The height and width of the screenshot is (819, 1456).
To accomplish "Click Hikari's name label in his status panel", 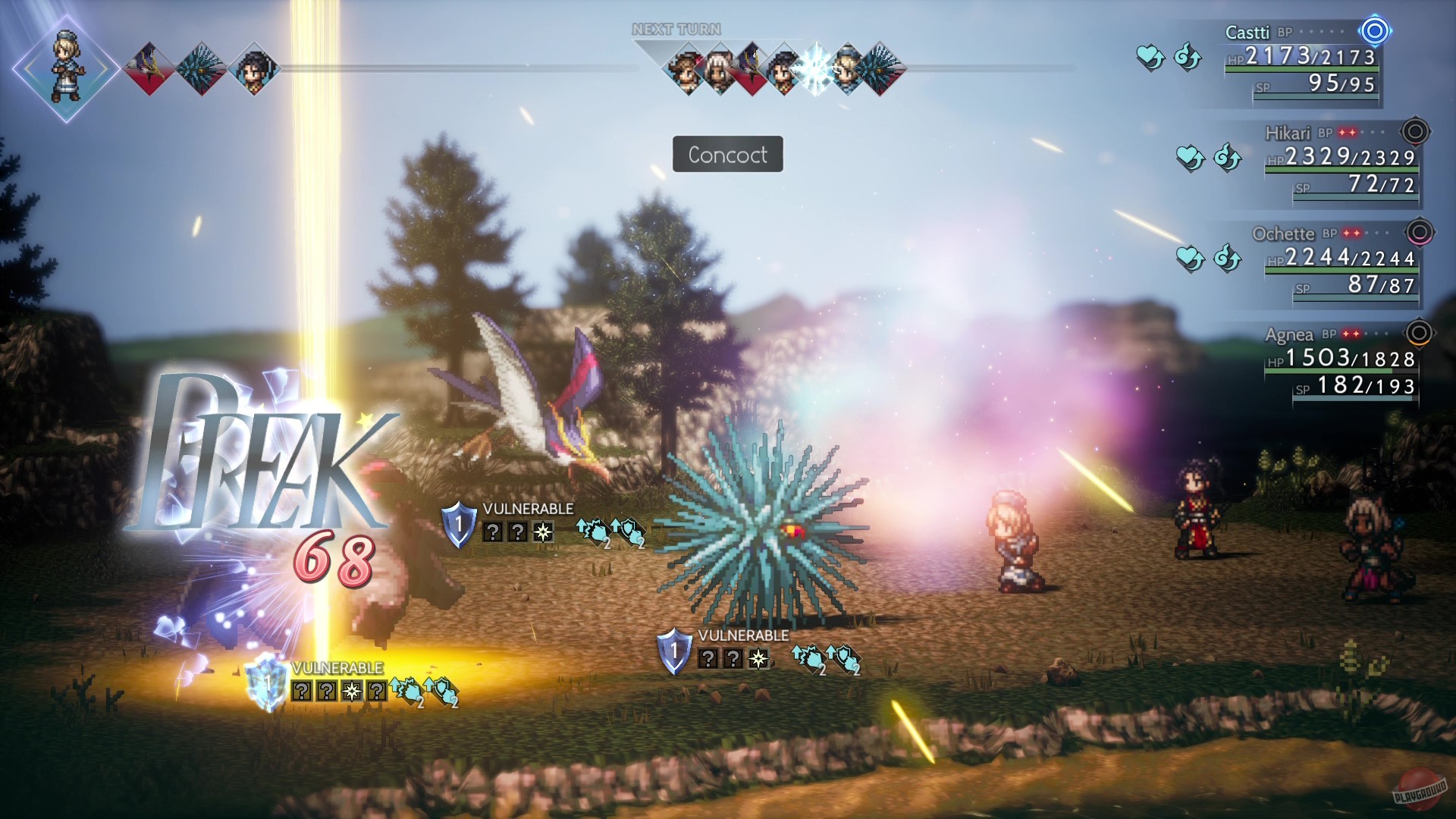I will point(1289,132).
